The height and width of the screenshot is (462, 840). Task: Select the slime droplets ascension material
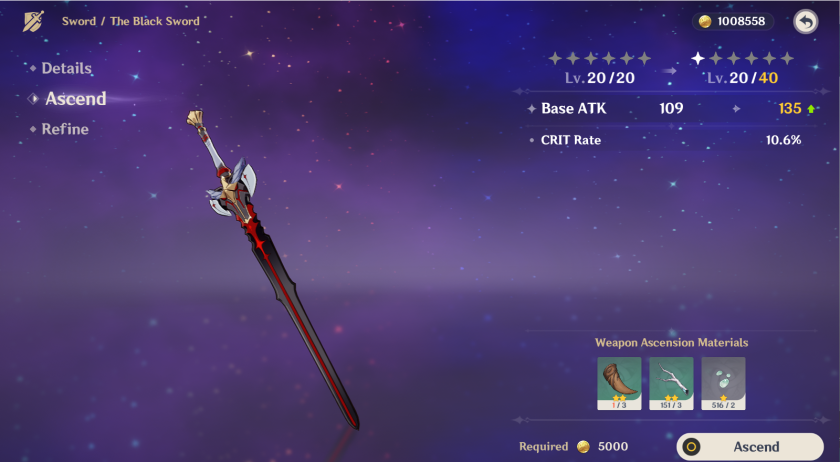point(723,383)
